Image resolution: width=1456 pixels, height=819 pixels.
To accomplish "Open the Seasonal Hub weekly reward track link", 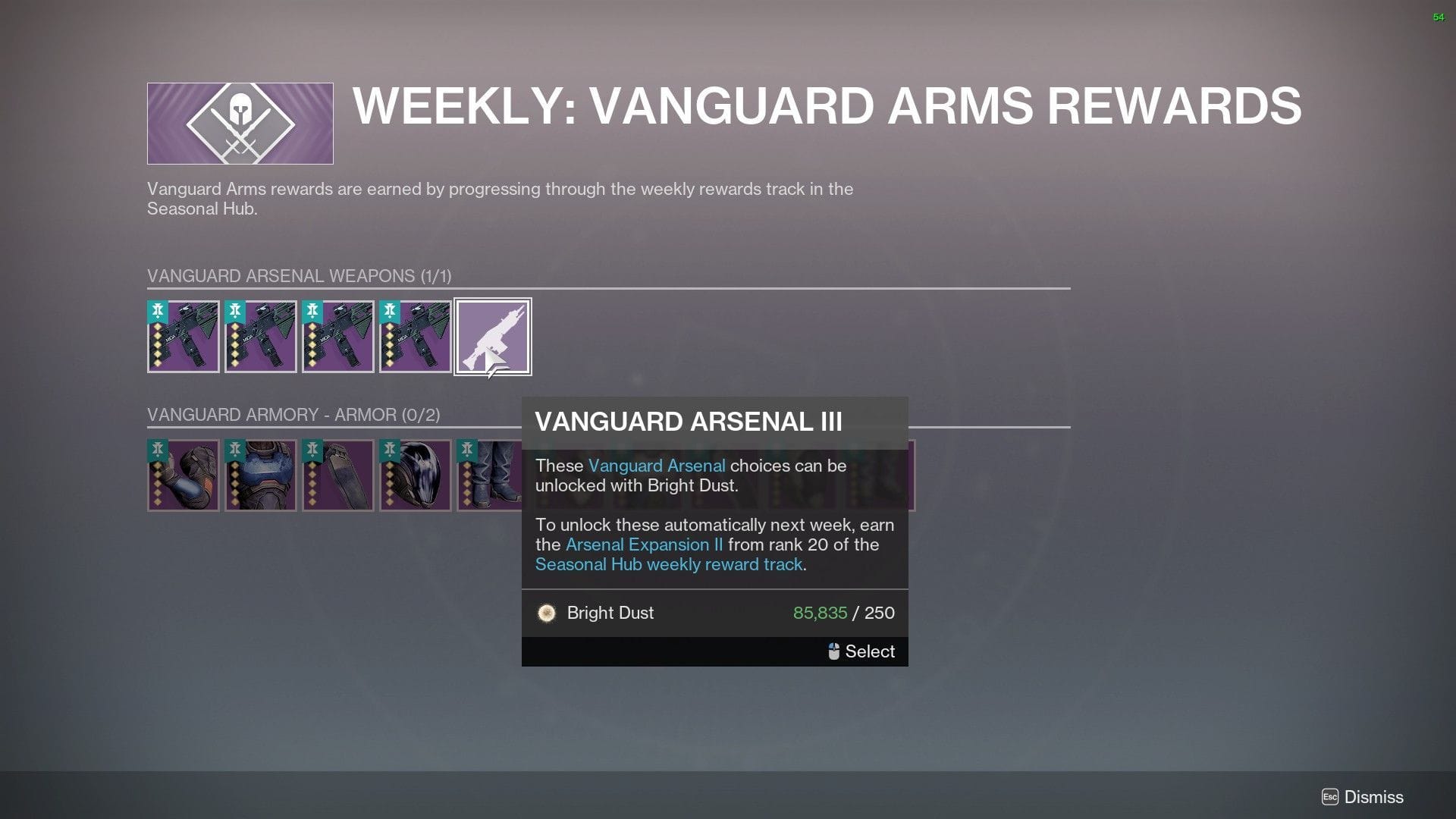I will point(668,564).
